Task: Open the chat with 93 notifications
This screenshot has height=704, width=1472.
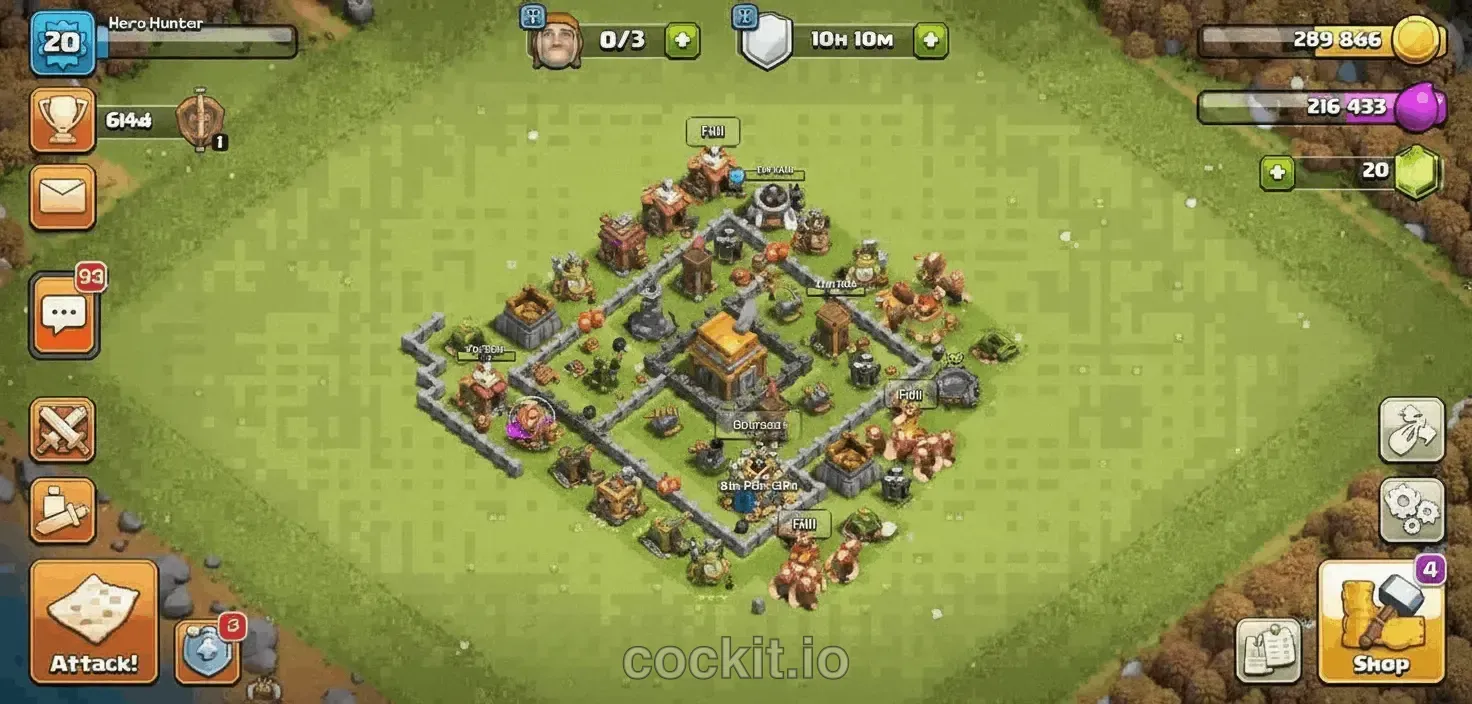Action: (64, 316)
